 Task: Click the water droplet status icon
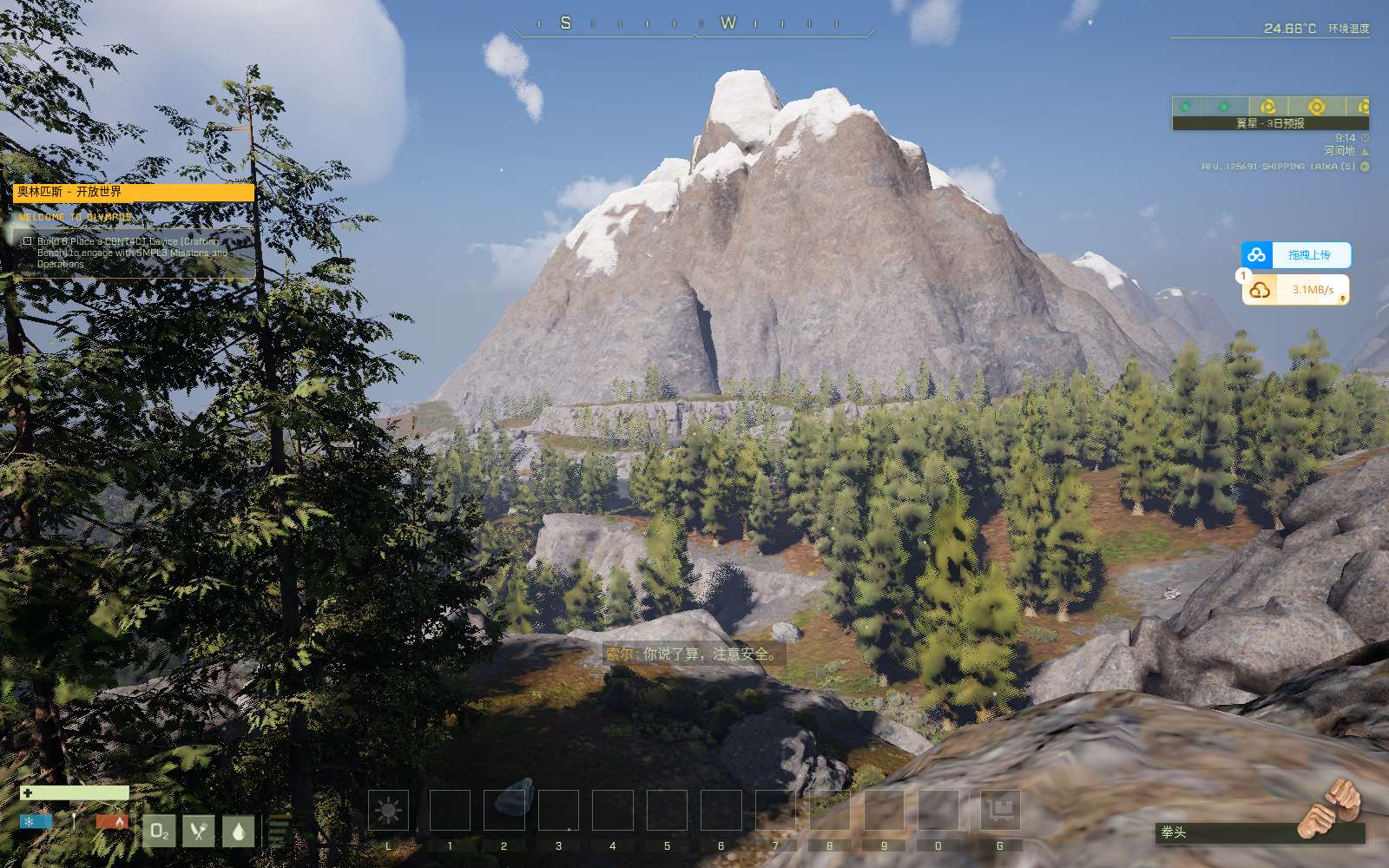239,831
